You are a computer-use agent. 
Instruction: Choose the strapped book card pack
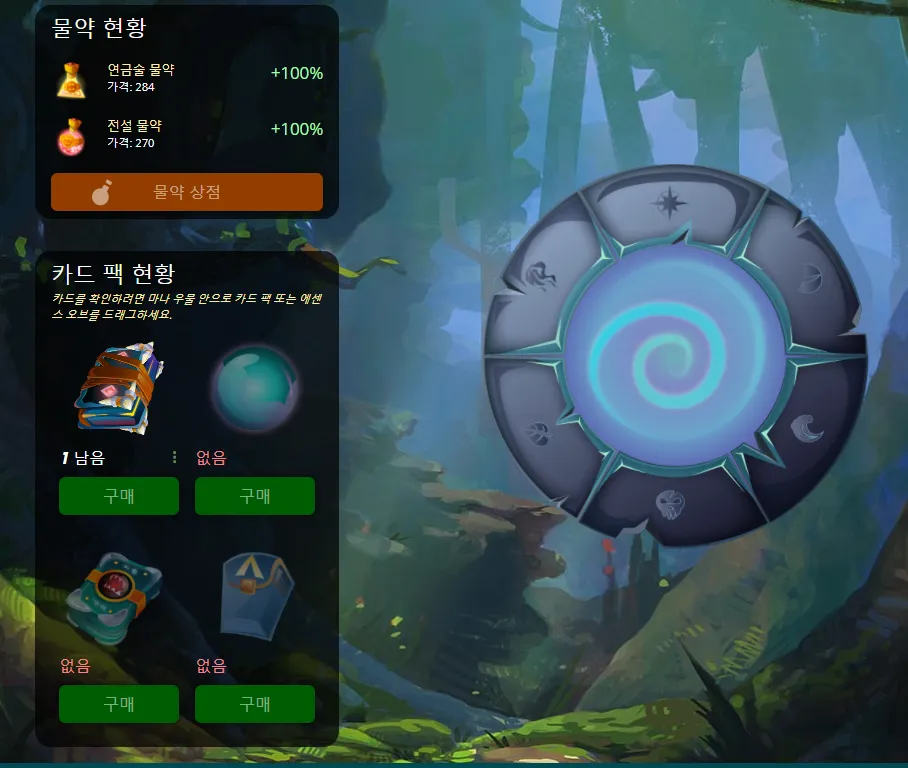pyautogui.click(x=116, y=390)
